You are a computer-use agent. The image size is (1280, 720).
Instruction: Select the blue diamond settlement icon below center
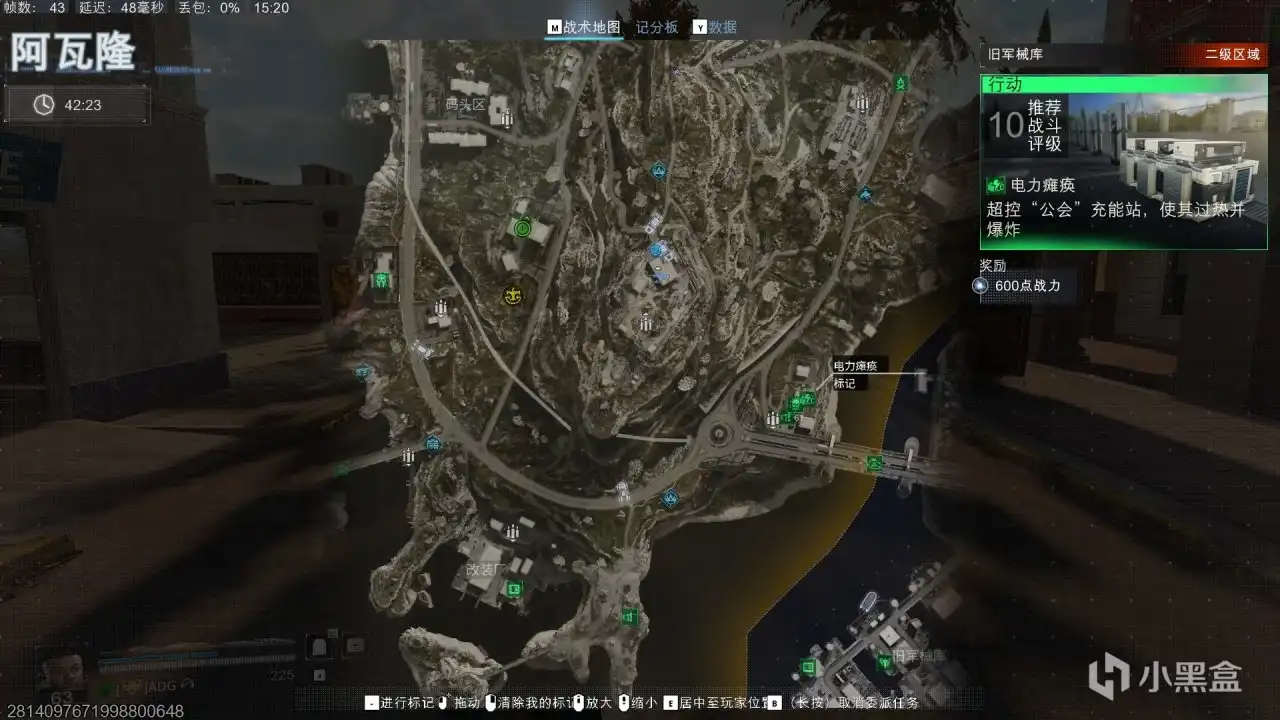click(x=670, y=497)
